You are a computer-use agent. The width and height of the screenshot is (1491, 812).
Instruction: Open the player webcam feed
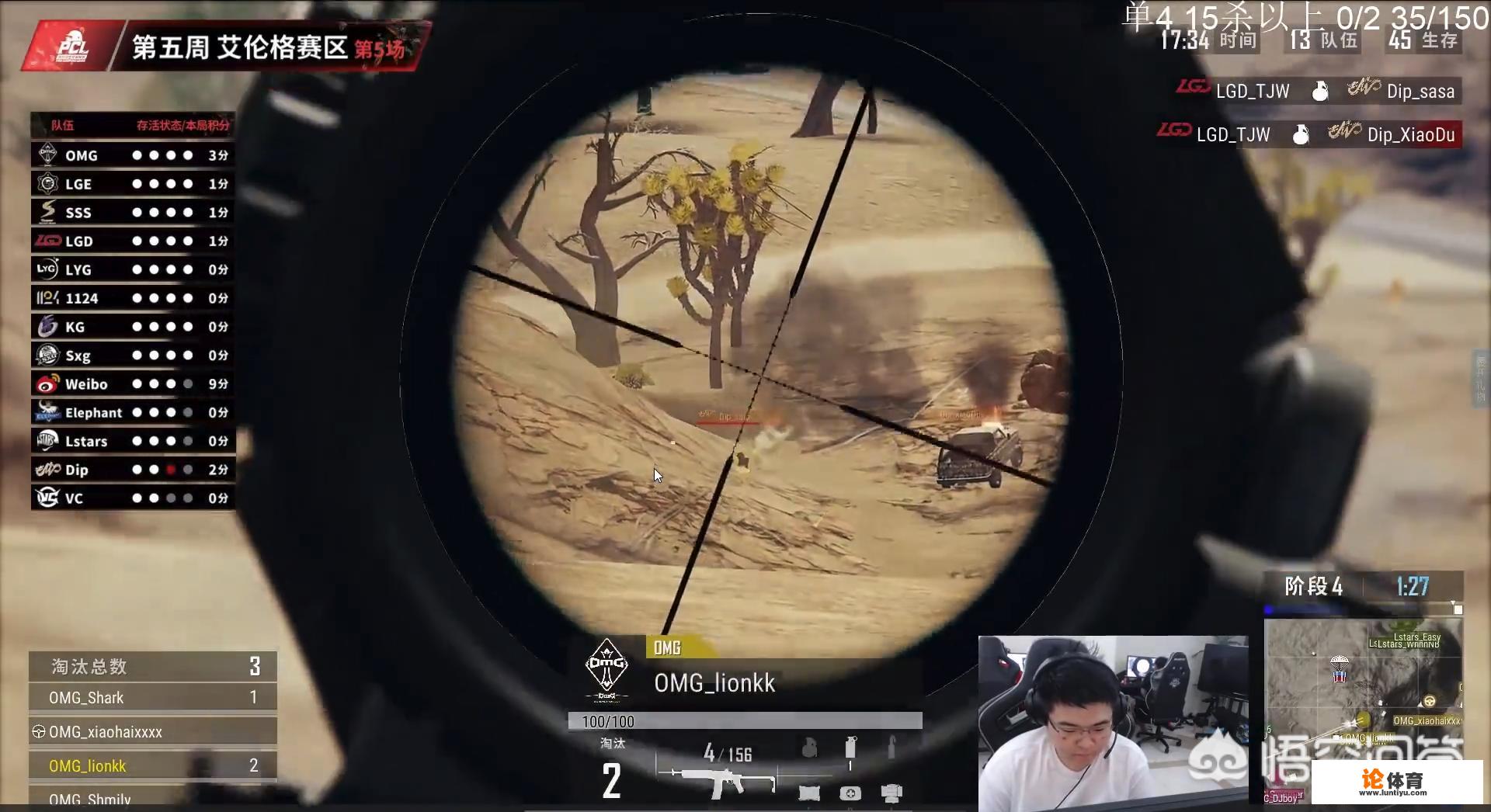(1112, 724)
